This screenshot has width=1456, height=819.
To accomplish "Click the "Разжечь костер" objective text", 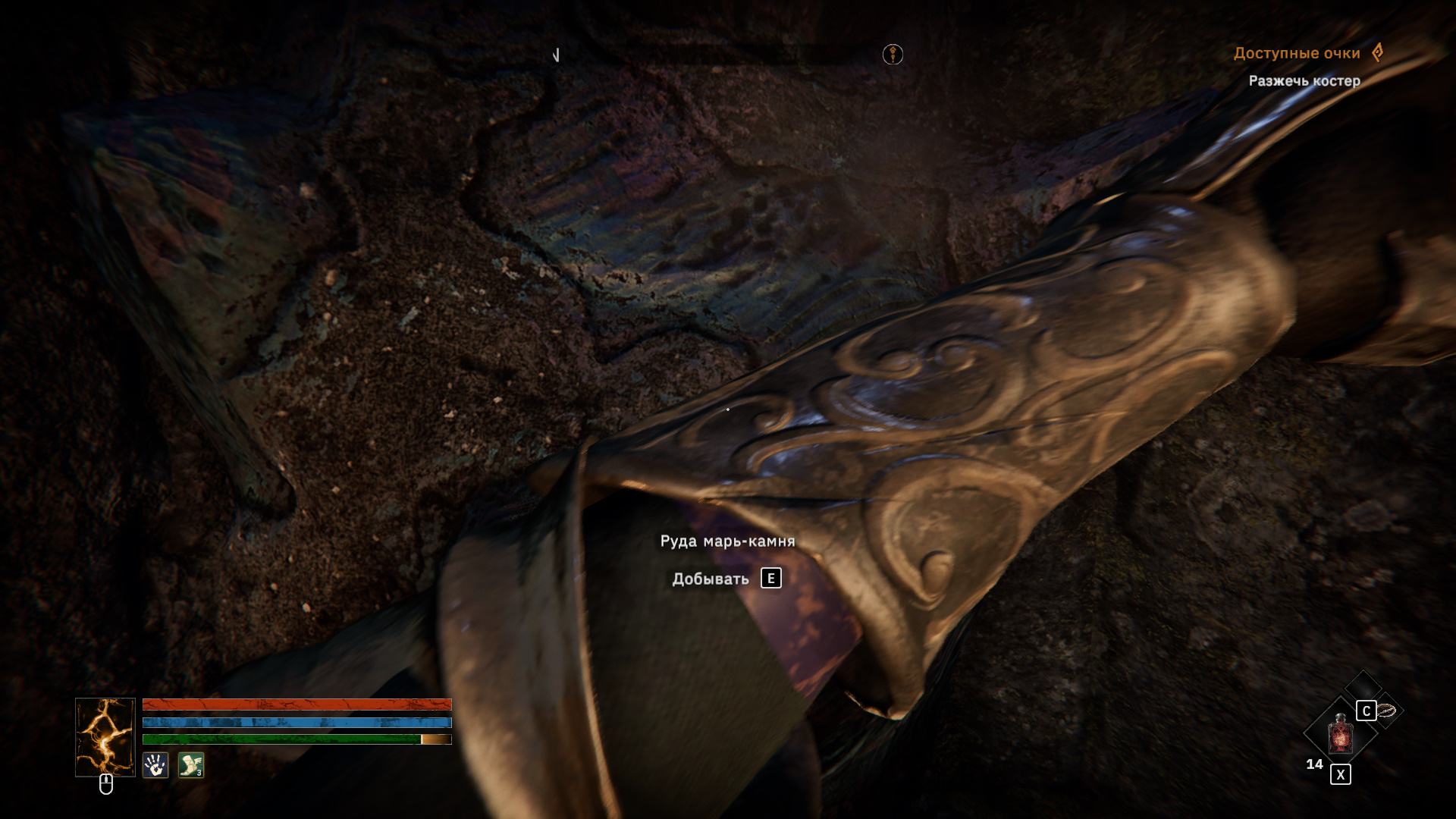I will click(x=1304, y=80).
